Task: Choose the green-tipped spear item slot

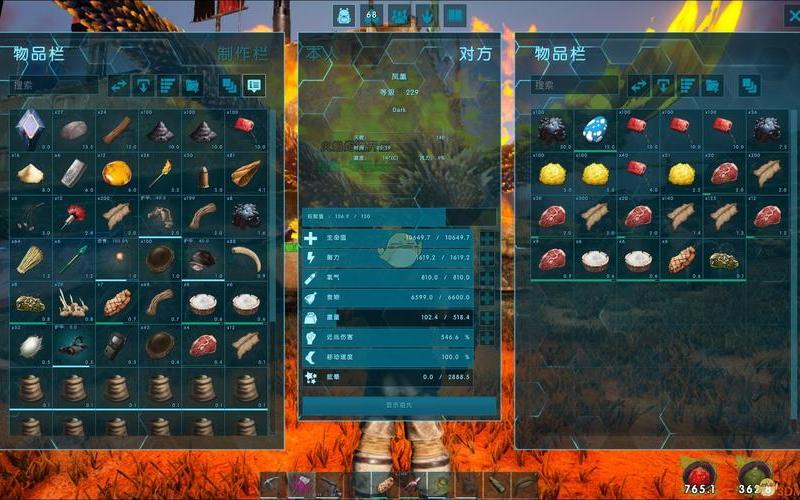Action: click(72, 259)
